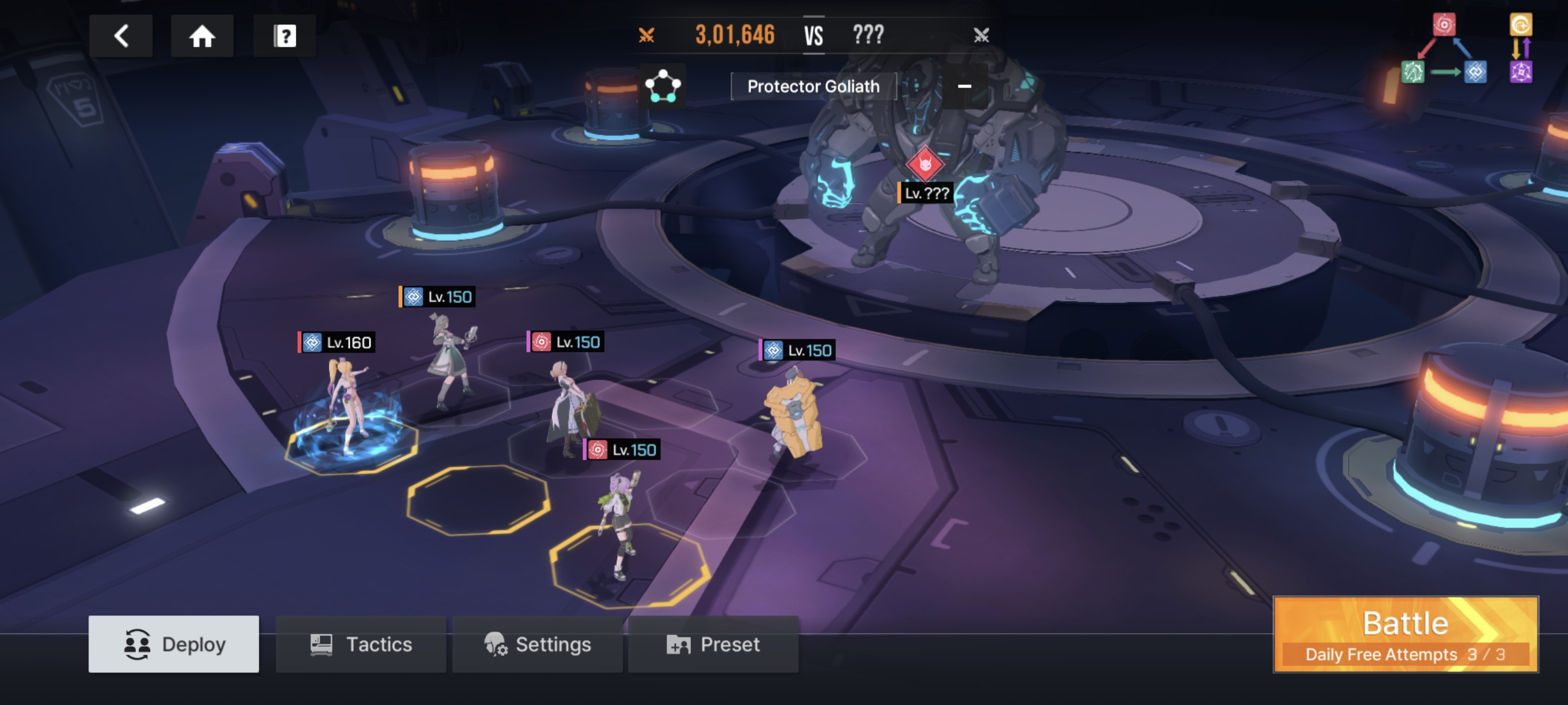Select the yellow mech unit
Screen dimensions: 1568x705
coord(794,417)
